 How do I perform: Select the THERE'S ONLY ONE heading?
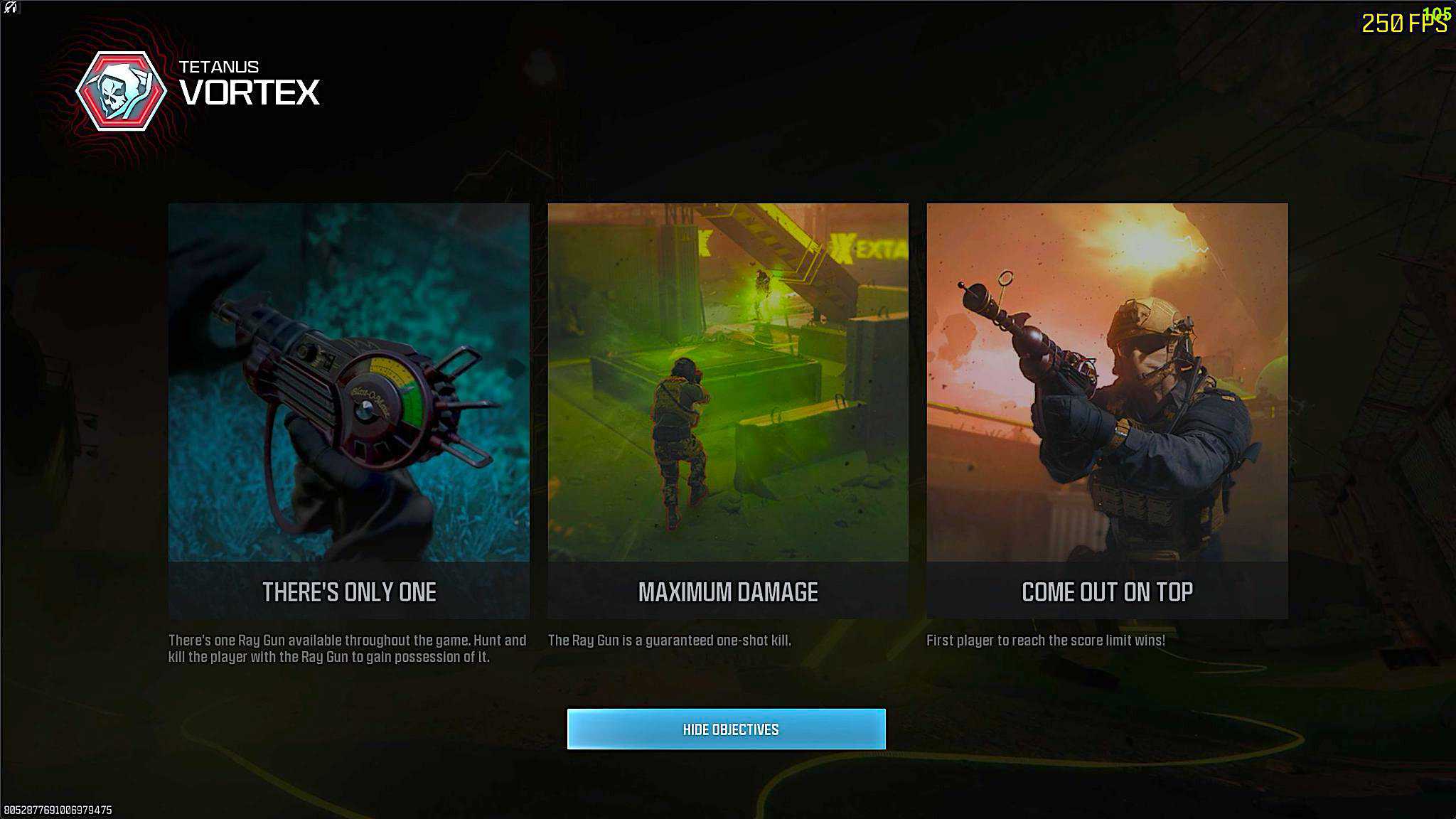point(348,591)
